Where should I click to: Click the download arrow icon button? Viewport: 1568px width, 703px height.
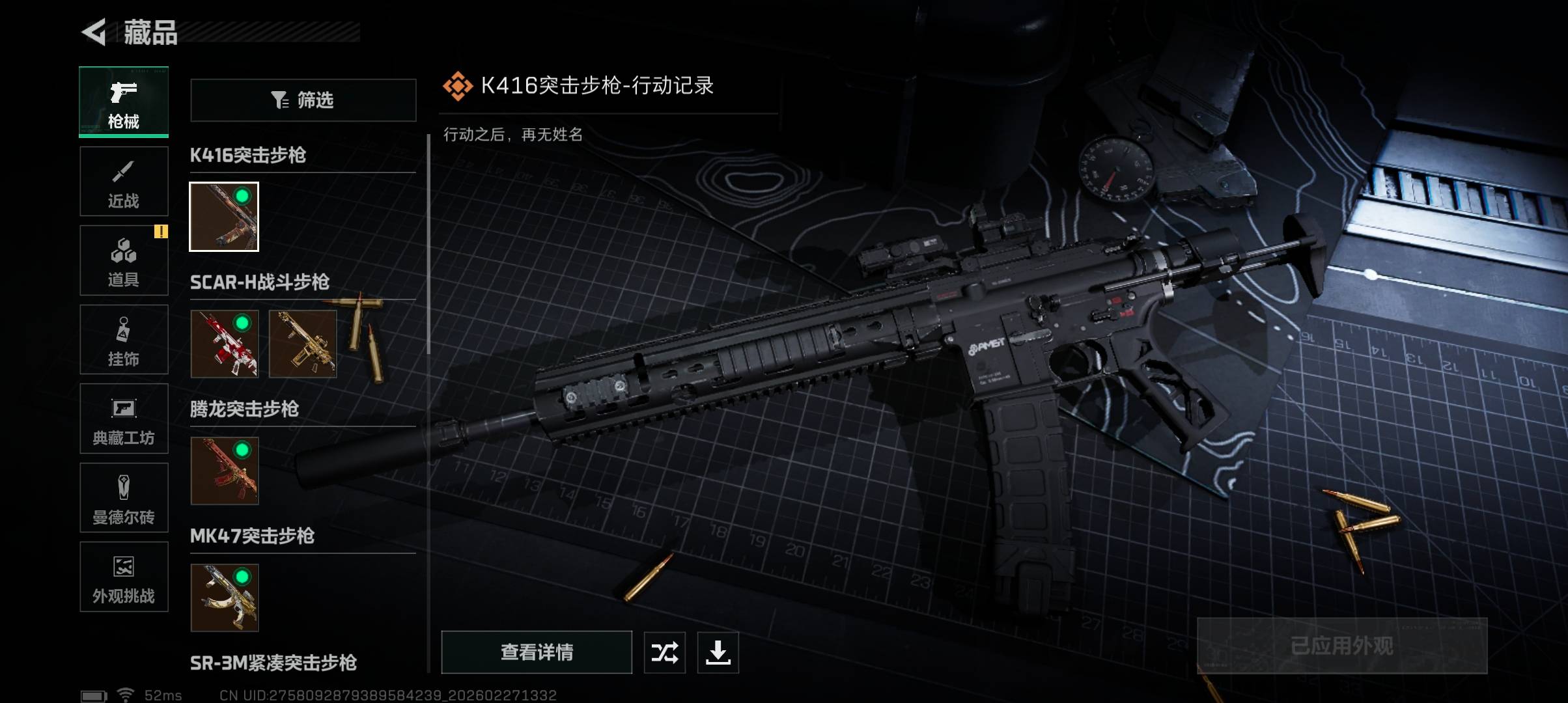tap(718, 652)
